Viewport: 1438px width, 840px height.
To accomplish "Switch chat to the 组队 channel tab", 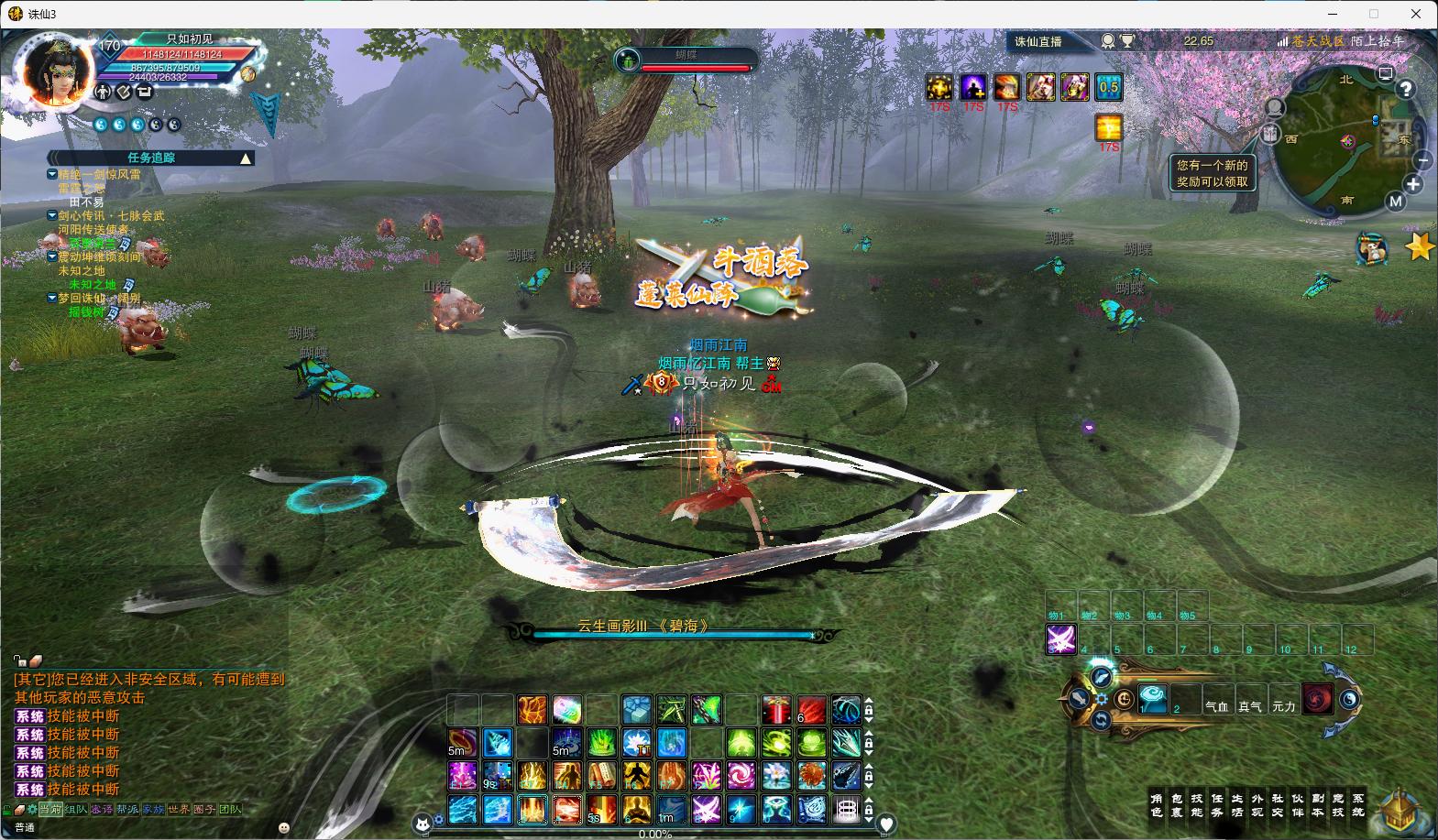I will point(76,810).
